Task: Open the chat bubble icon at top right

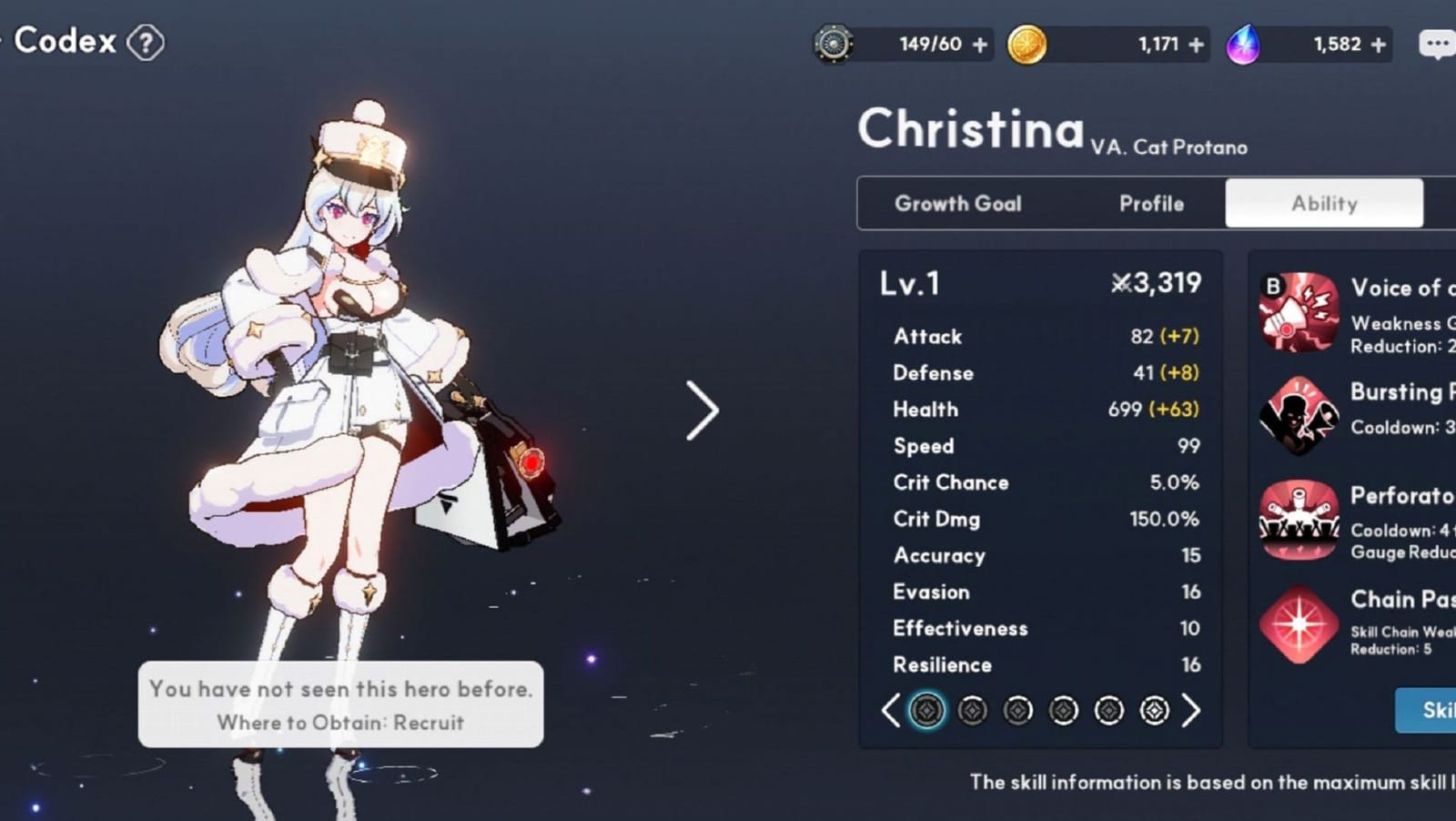Action: tap(1436, 43)
